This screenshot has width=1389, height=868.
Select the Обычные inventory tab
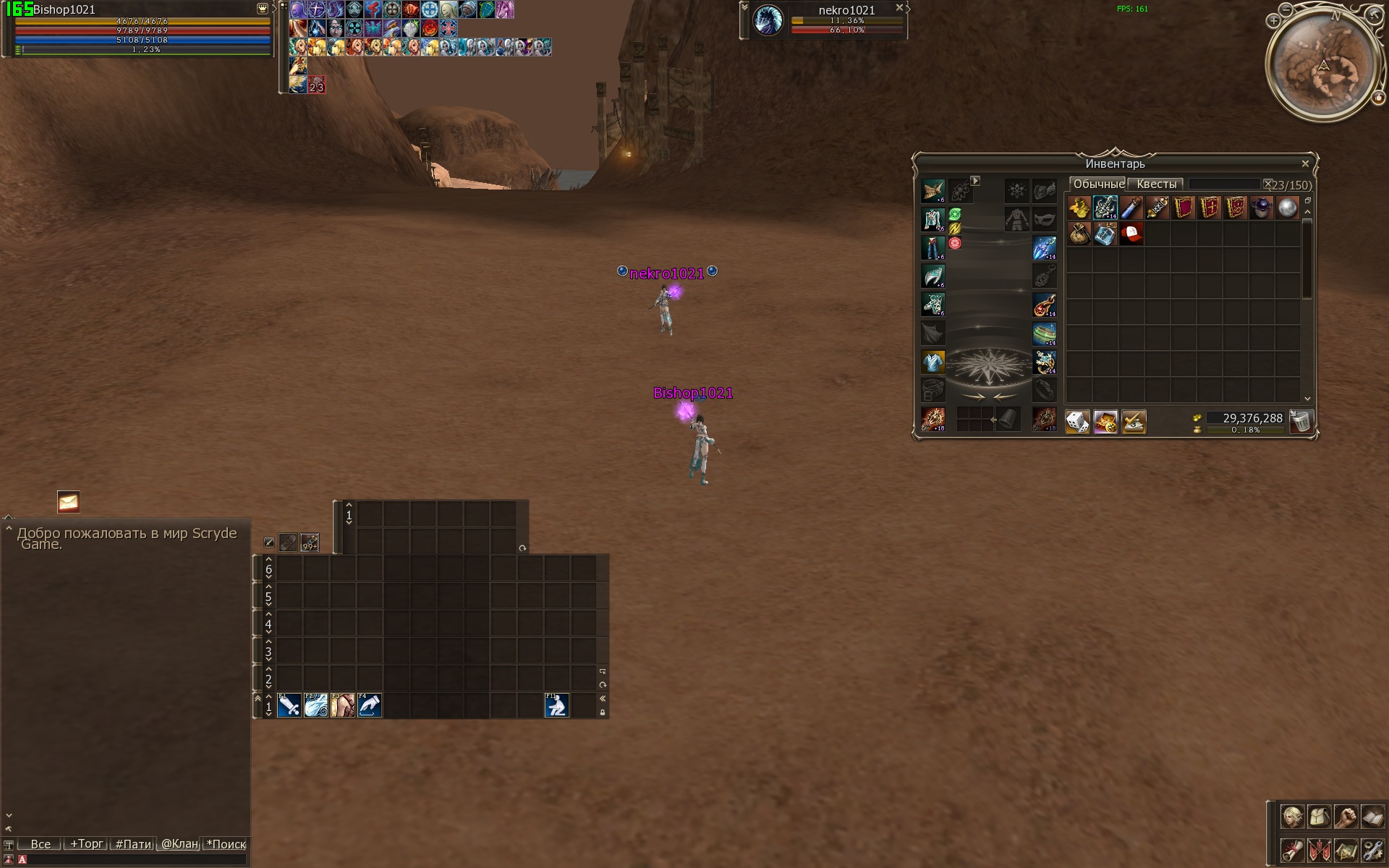(x=1098, y=184)
